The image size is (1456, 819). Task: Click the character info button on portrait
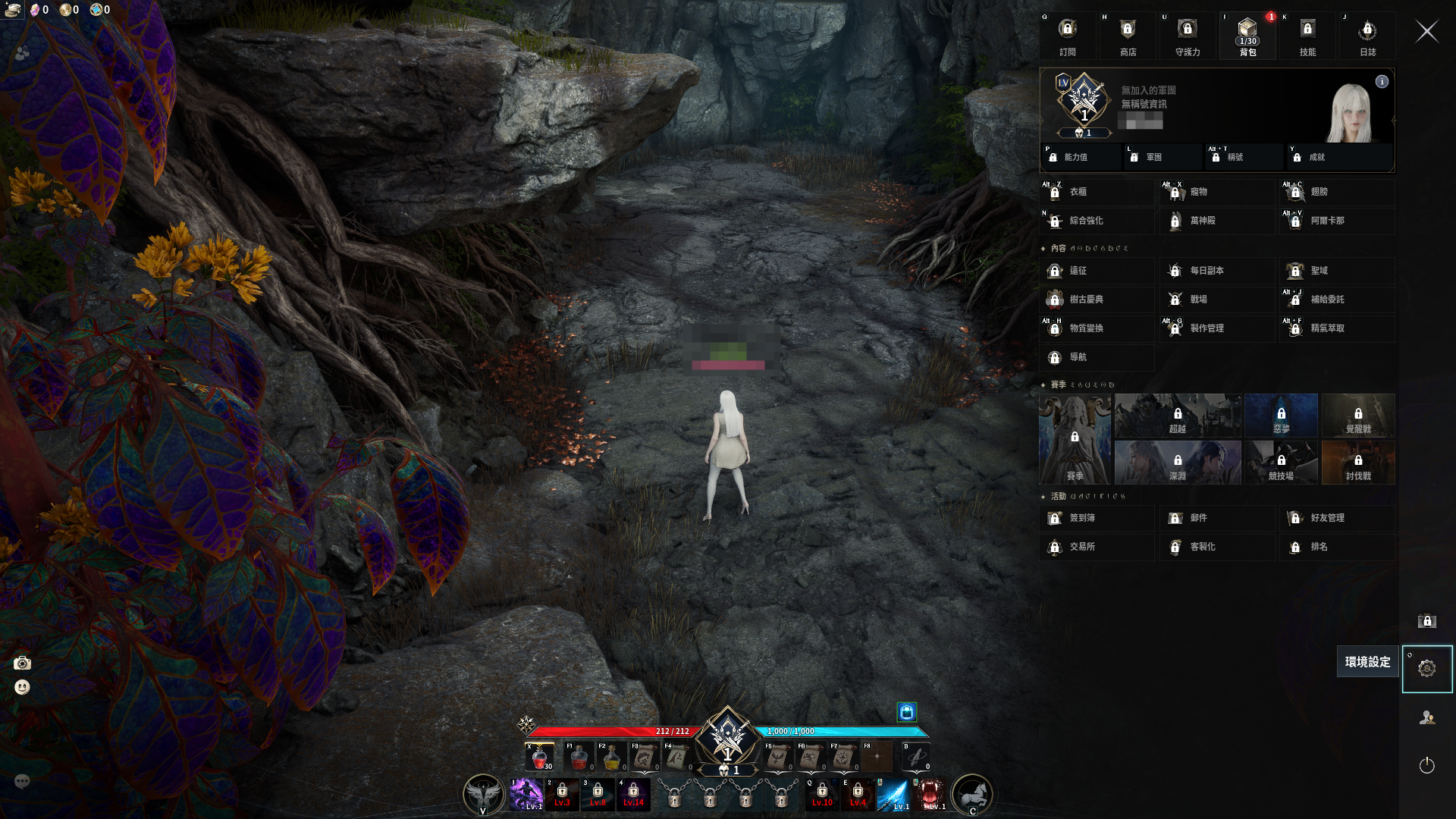click(1382, 82)
